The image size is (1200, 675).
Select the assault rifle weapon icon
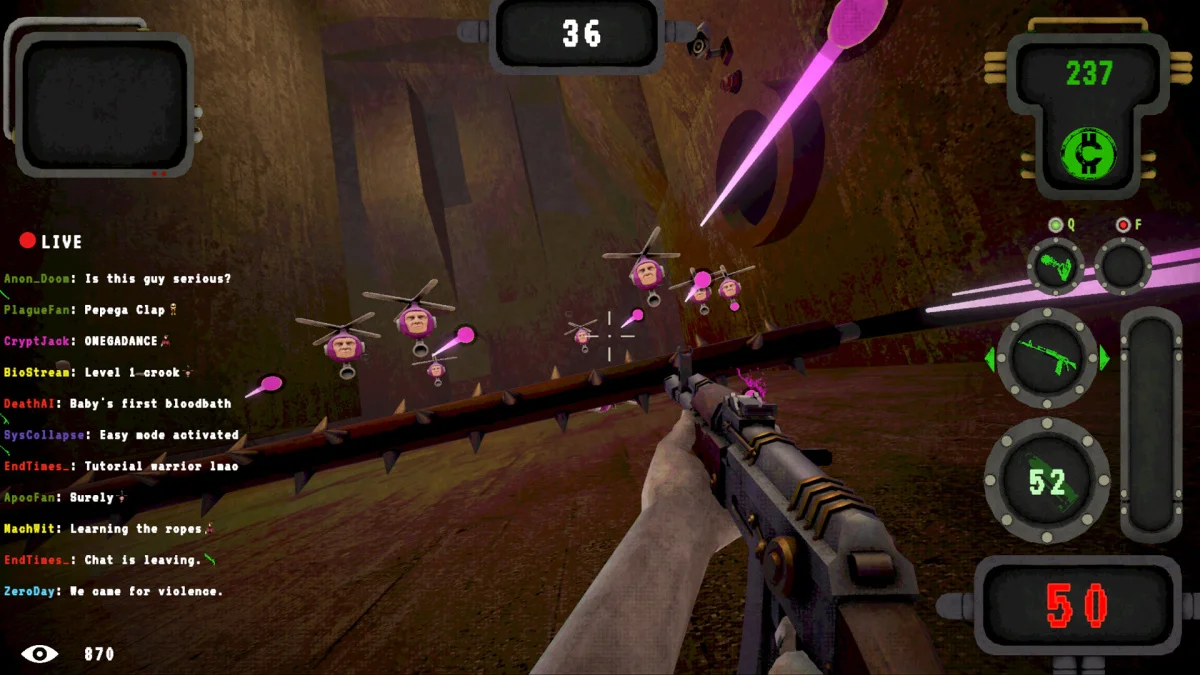tap(1047, 357)
